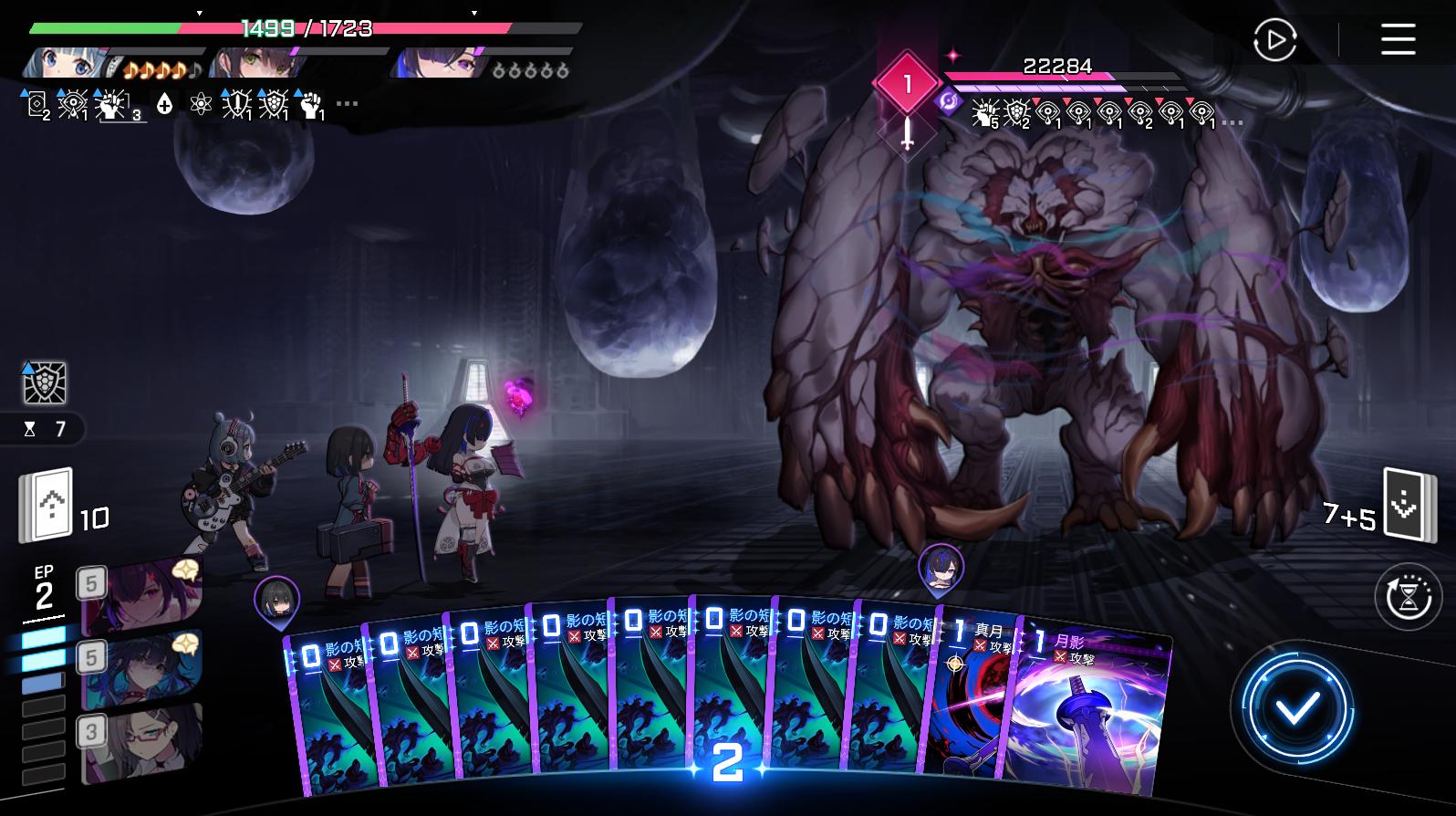Open the hamburger menu
This screenshot has height=816, width=1456.
[1397, 39]
